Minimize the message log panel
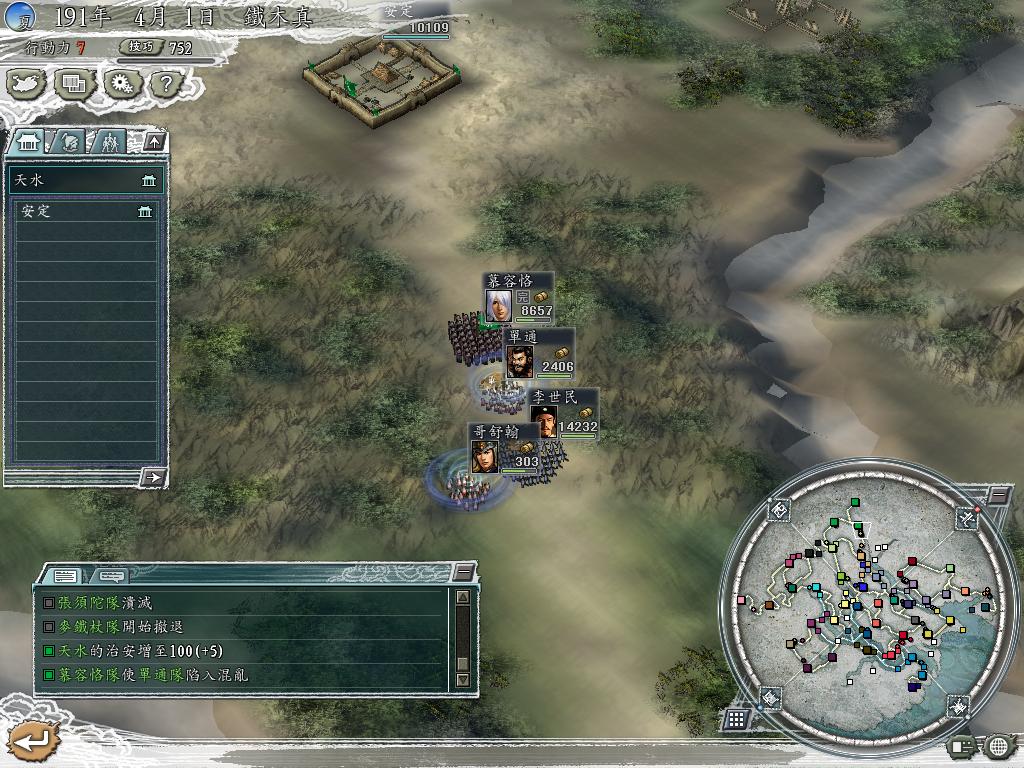This screenshot has width=1024, height=768. pyautogui.click(x=462, y=572)
